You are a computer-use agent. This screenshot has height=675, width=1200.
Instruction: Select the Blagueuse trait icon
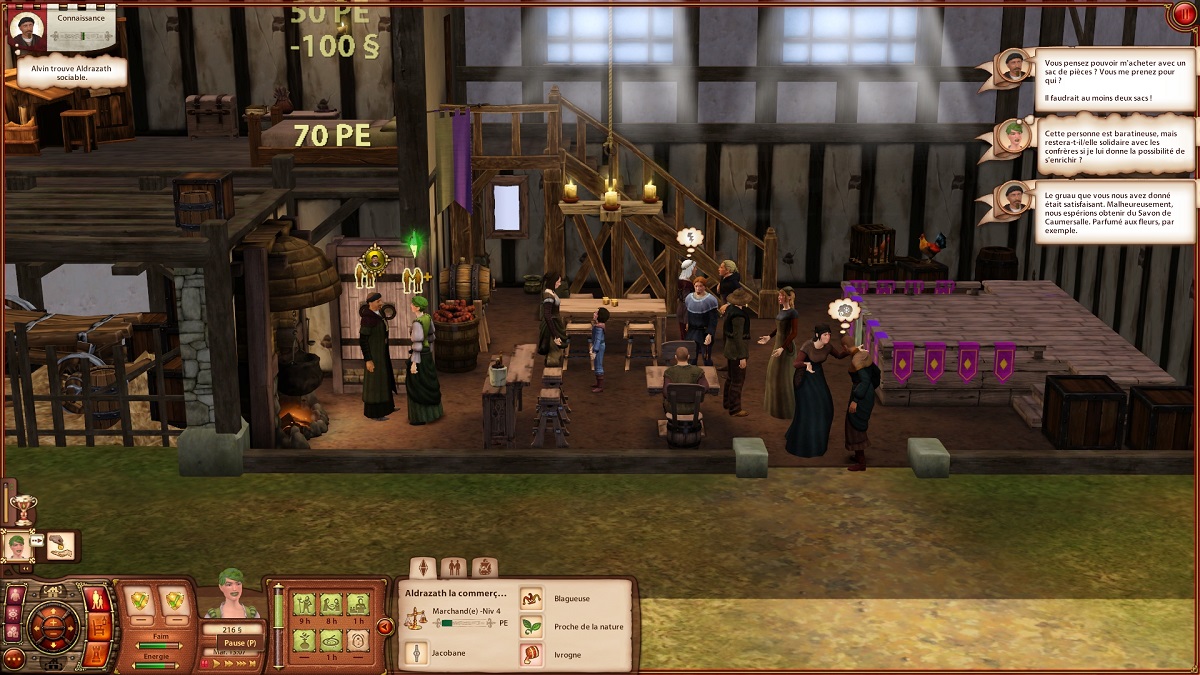tap(531, 598)
